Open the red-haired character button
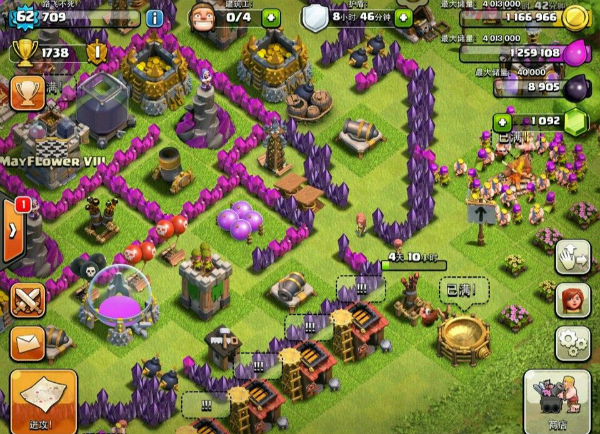600x434 pixels. pyautogui.click(x=571, y=299)
